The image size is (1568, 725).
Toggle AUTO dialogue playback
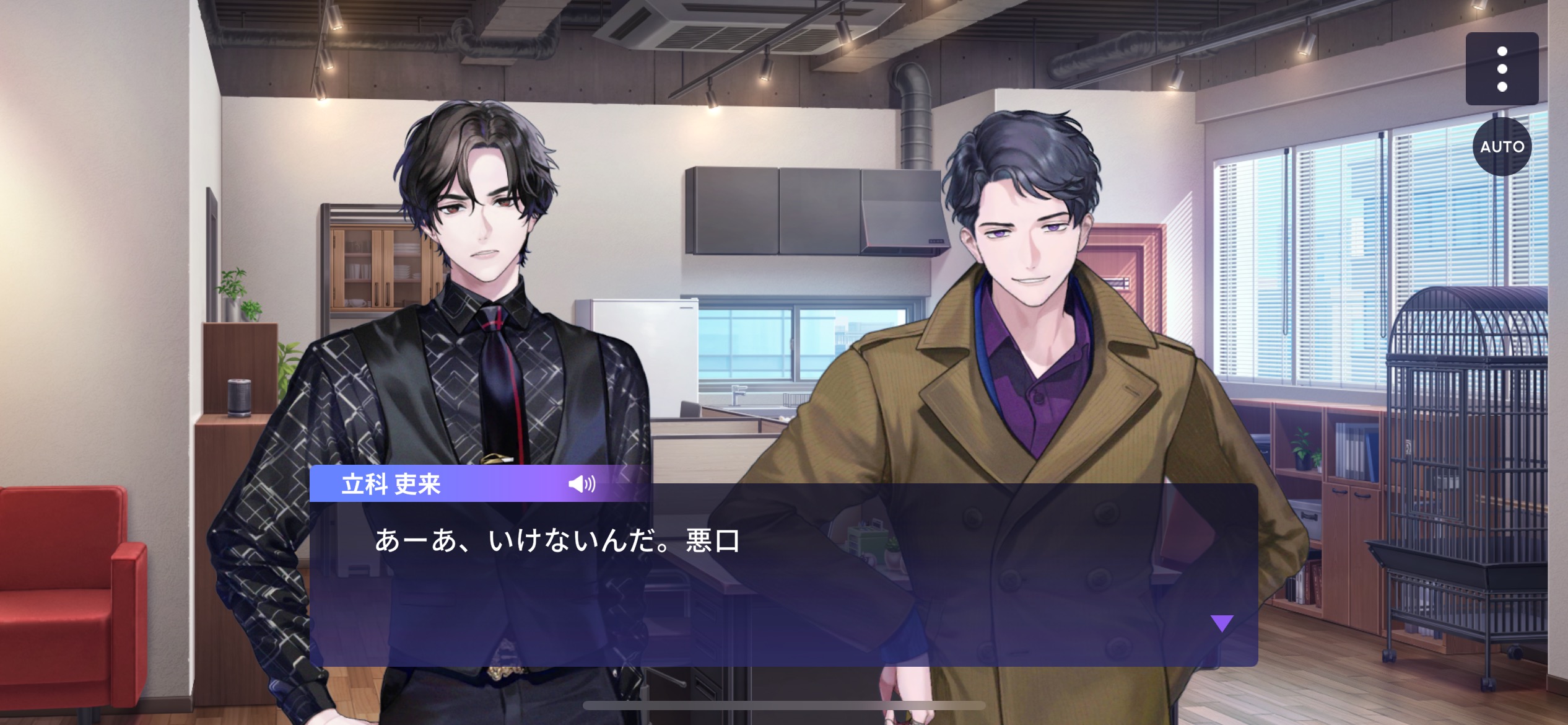coord(1502,147)
